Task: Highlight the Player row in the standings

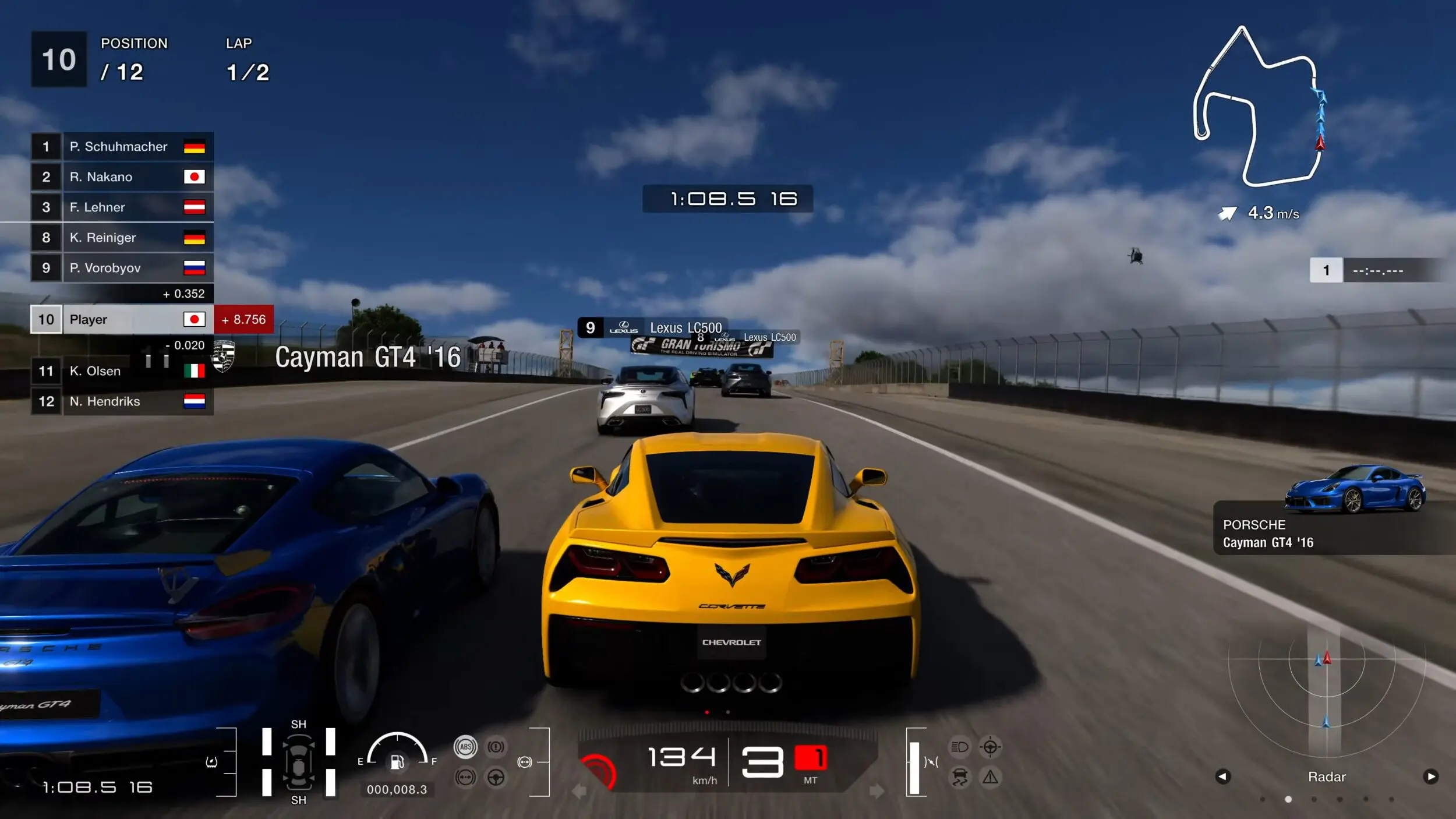Action: point(122,320)
